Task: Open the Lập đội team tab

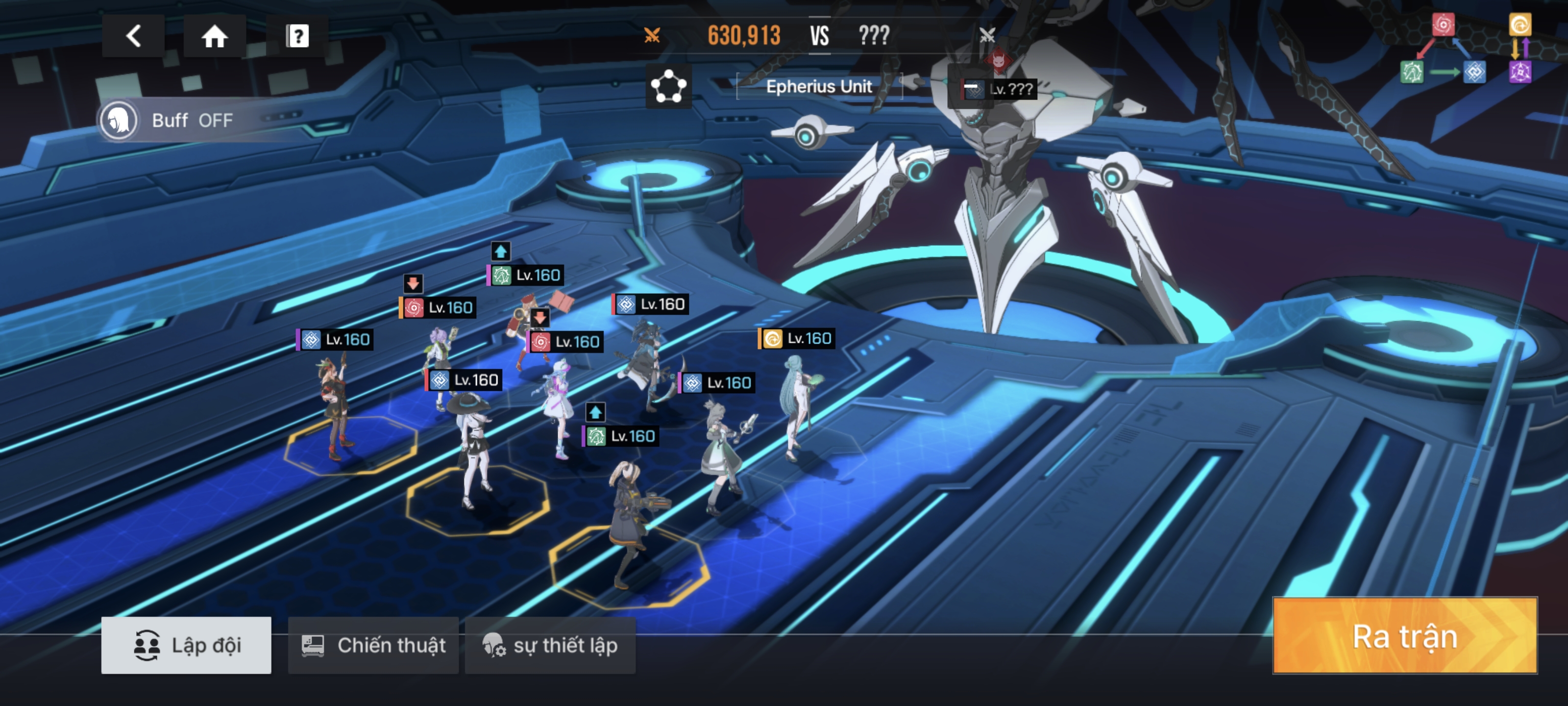Action: point(186,645)
